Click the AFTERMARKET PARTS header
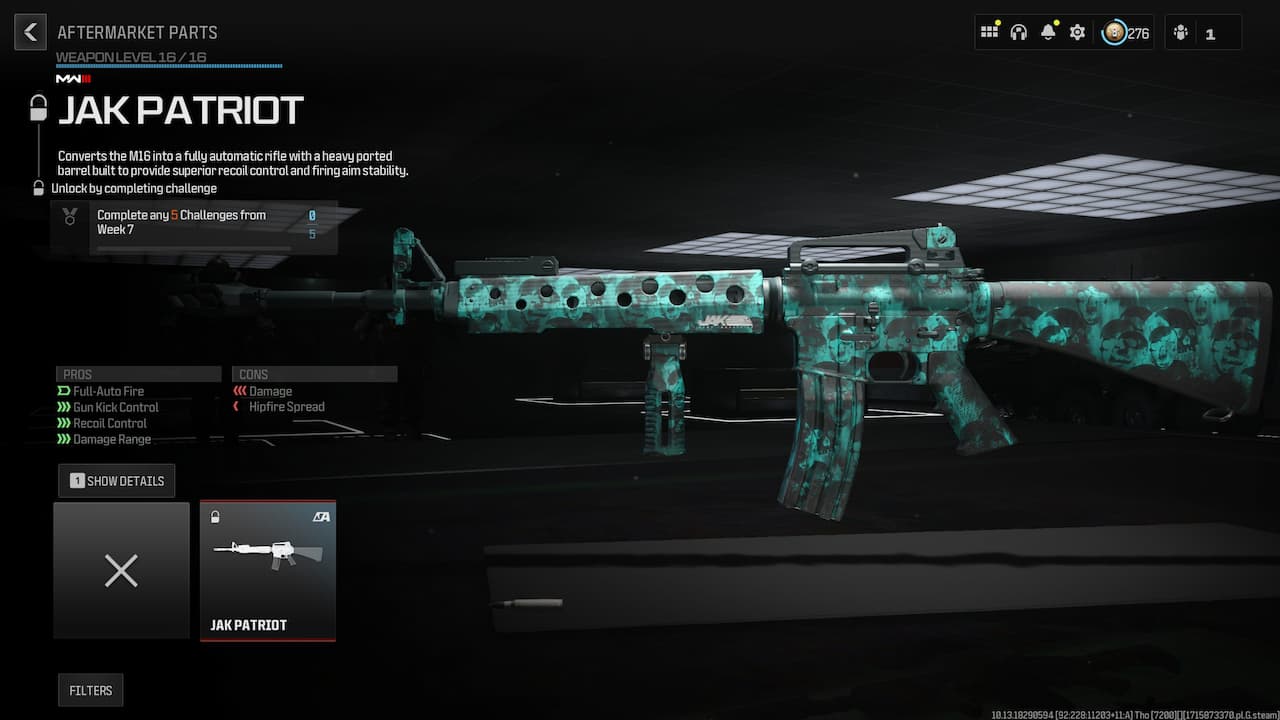The image size is (1280, 720). tap(137, 32)
